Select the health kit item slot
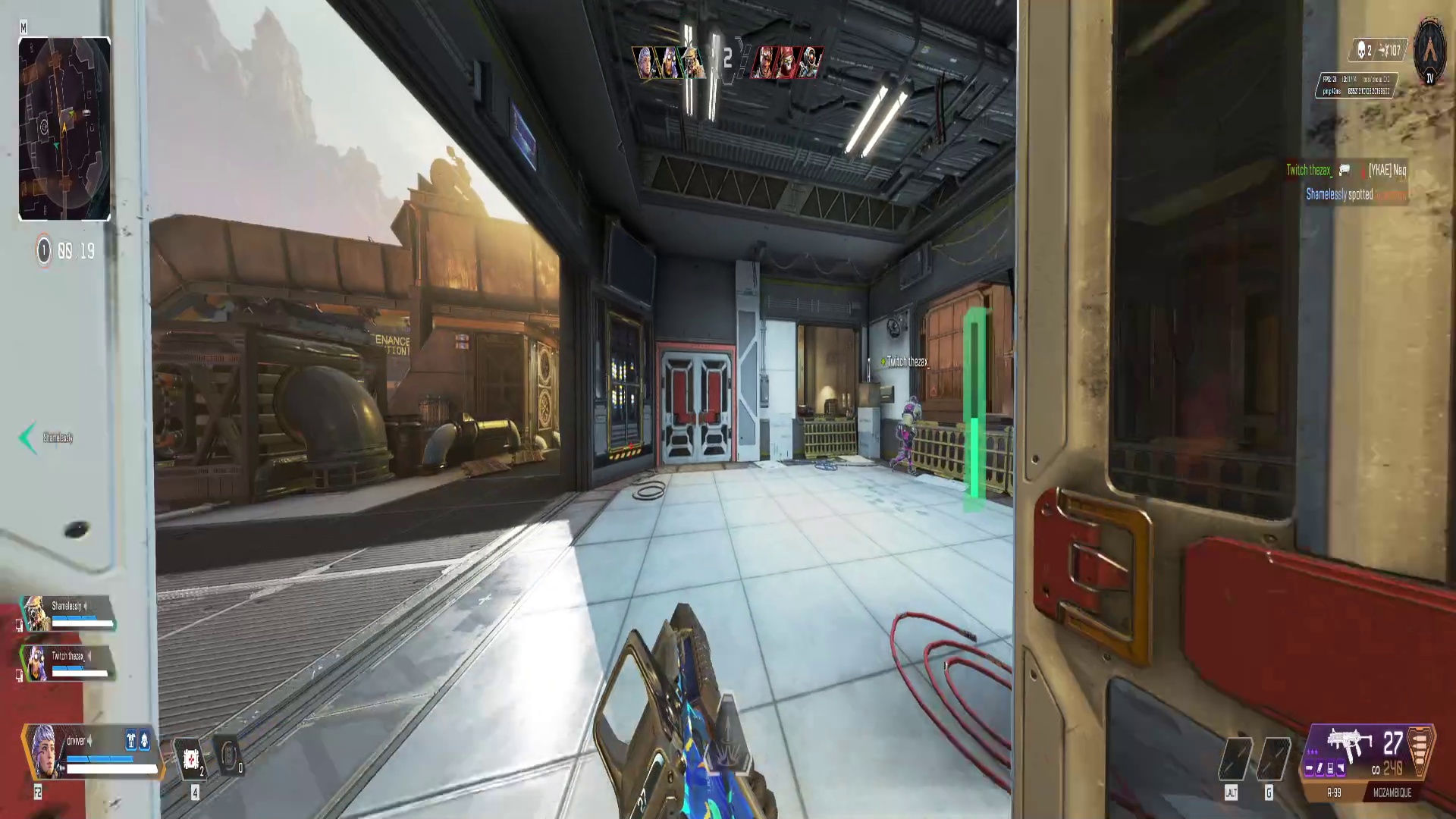 pos(191,758)
